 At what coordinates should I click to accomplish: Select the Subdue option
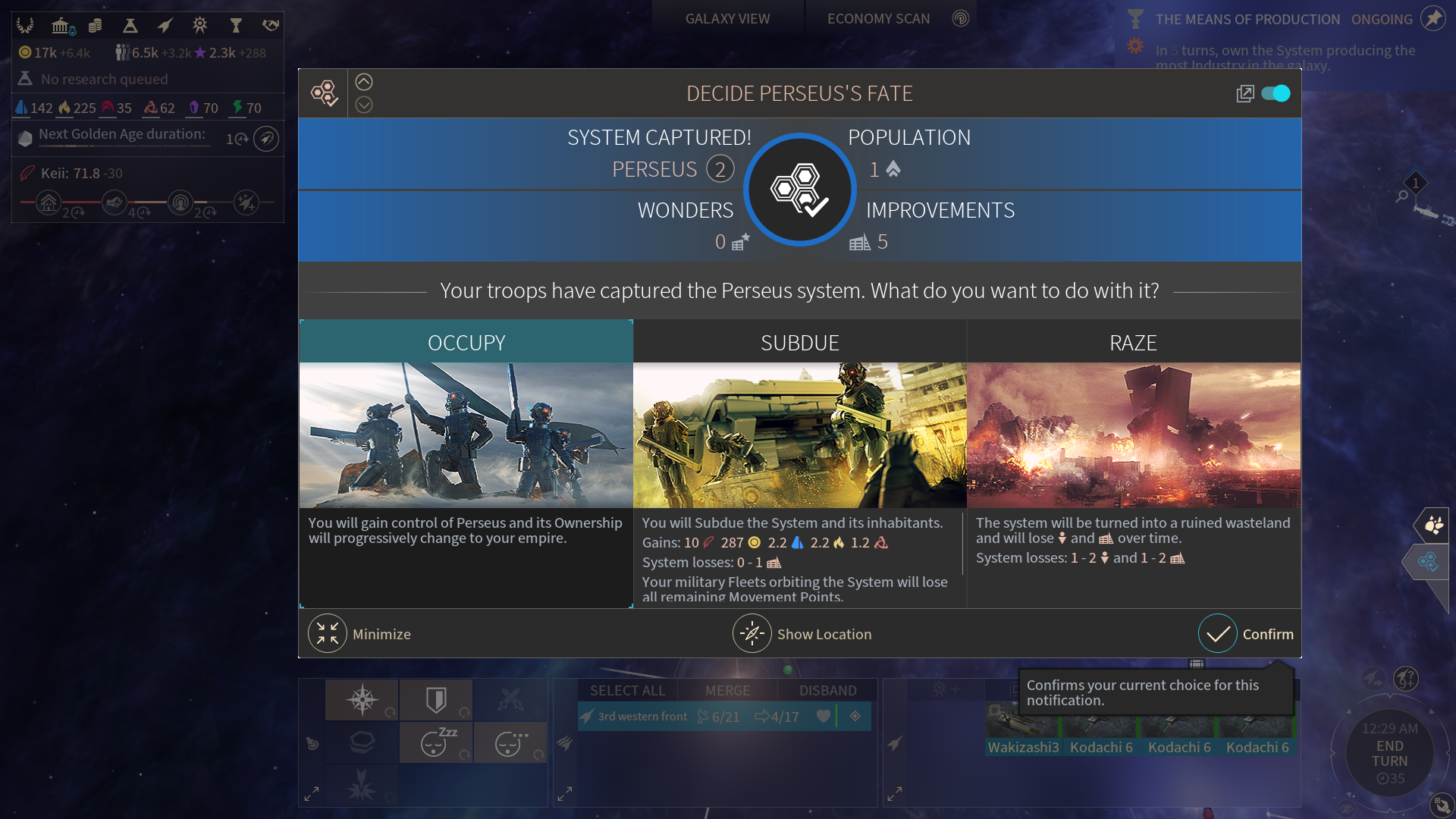799,343
